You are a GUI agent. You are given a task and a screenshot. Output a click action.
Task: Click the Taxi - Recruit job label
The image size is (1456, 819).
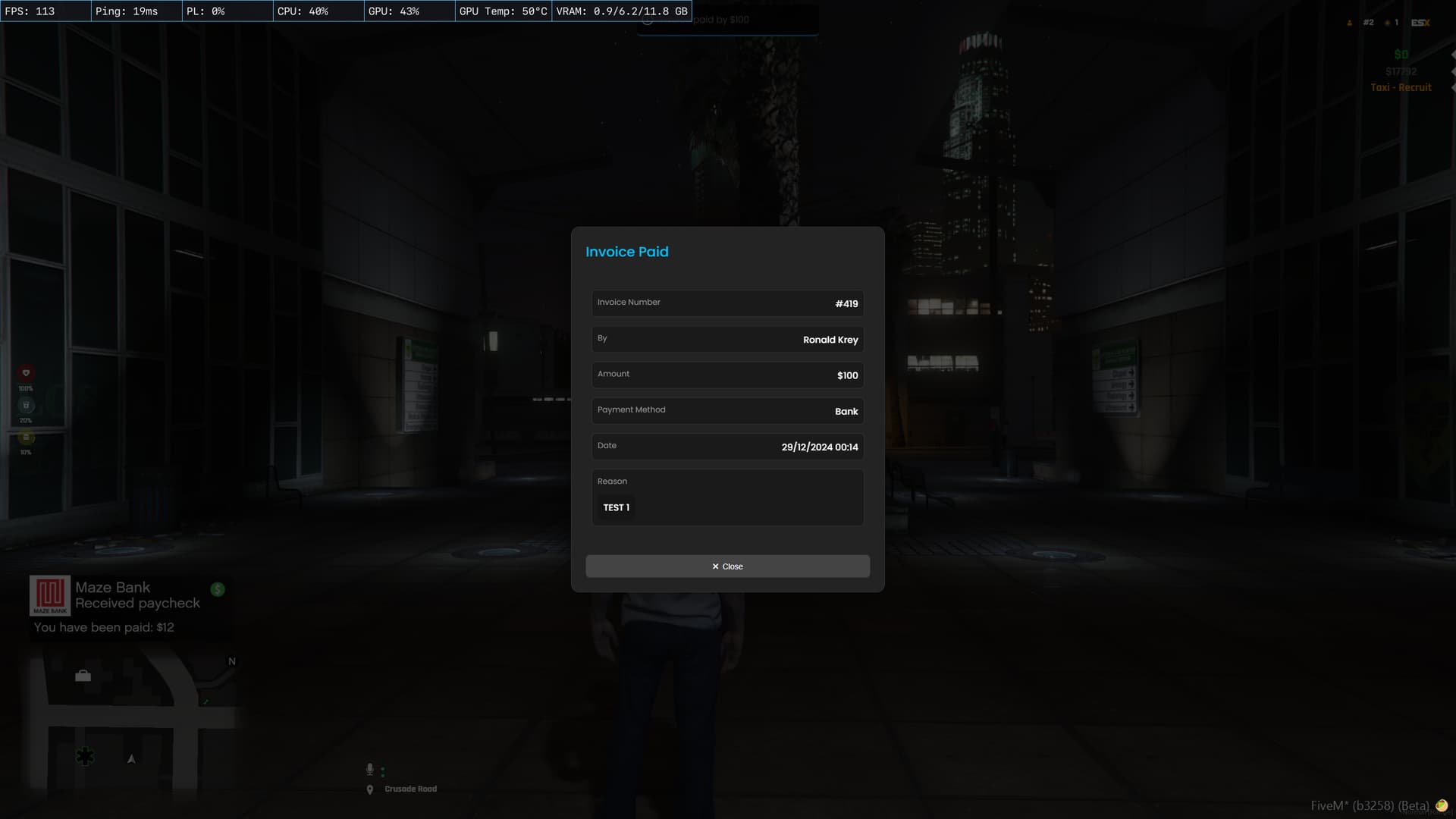coord(1401,87)
